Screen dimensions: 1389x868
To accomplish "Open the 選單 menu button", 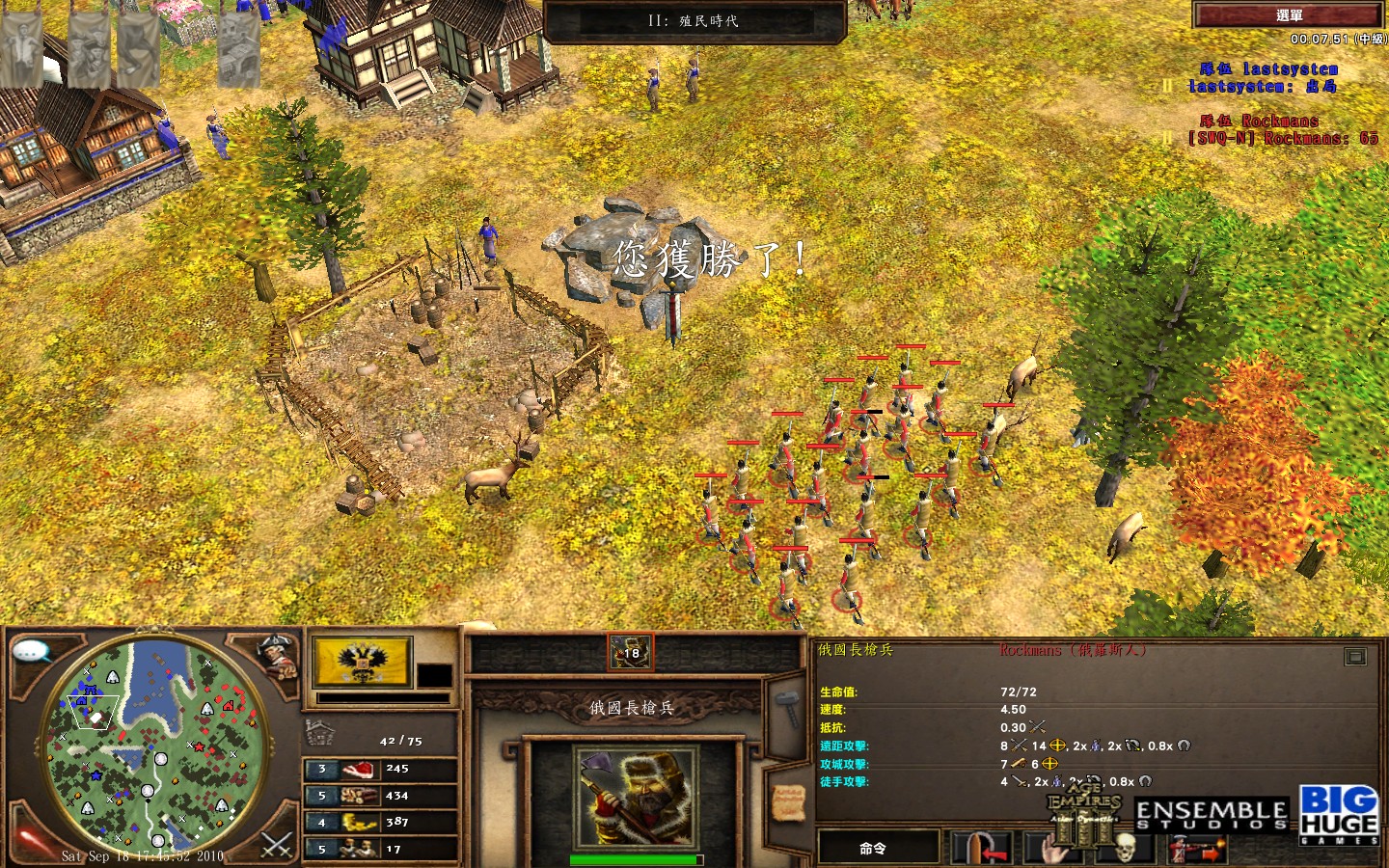I will tap(1288, 14).
